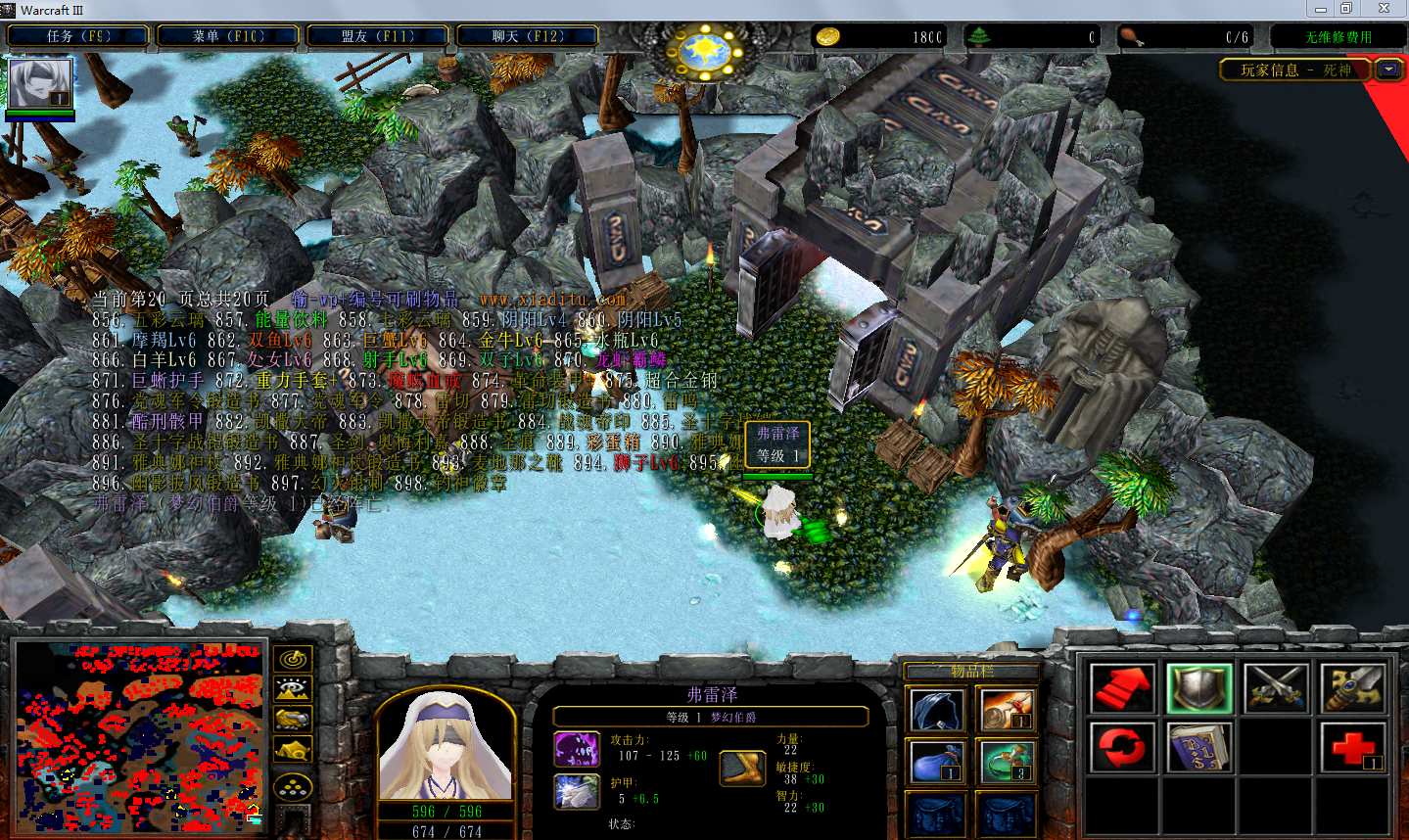Viewport: 1409px width, 840px height.
Task: Open the 聊天 (F12) chat log
Action: coord(527,36)
